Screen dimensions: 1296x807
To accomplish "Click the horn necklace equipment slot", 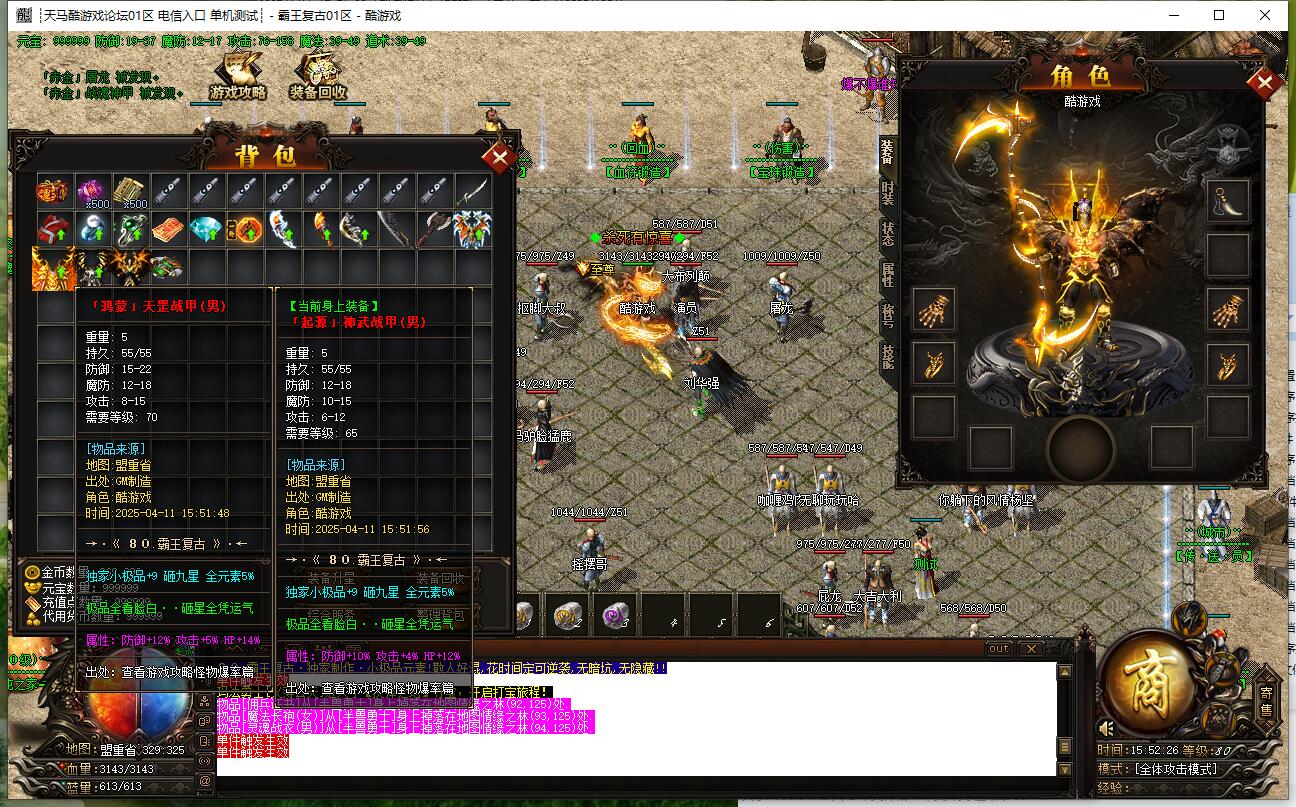I will 1227,200.
